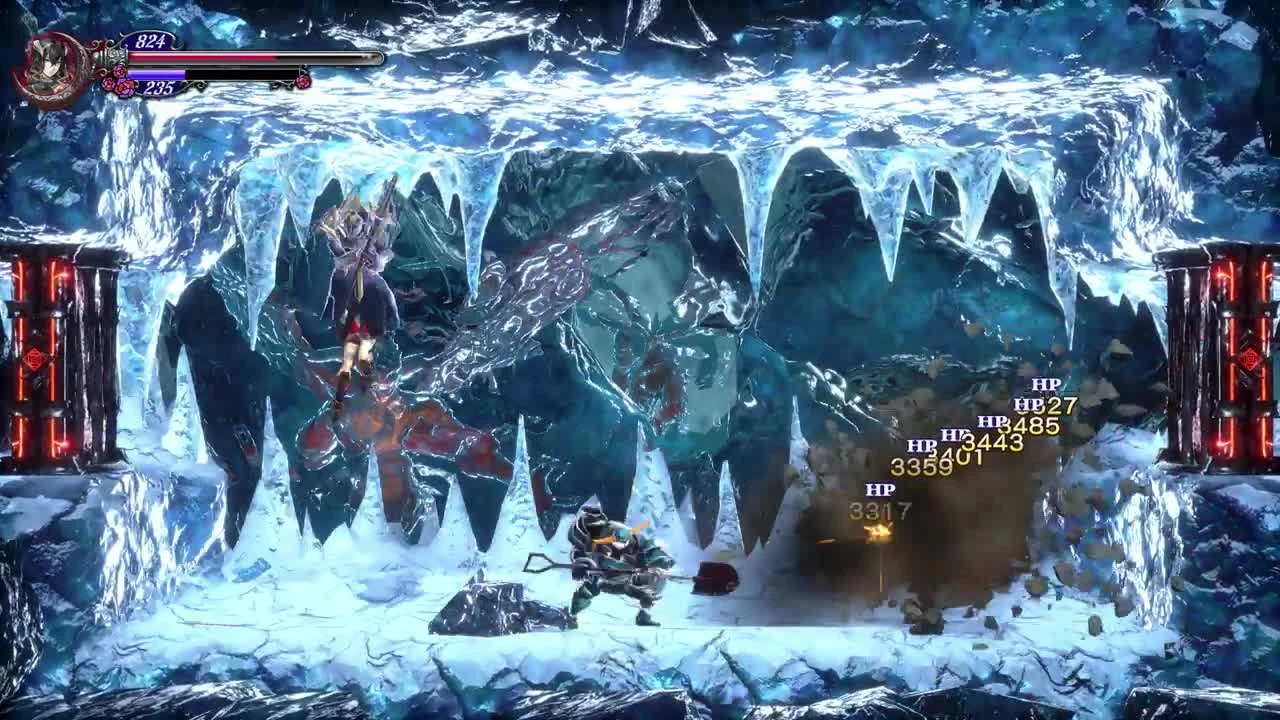
Task: Click the damage number 3443
Action: [992, 444]
